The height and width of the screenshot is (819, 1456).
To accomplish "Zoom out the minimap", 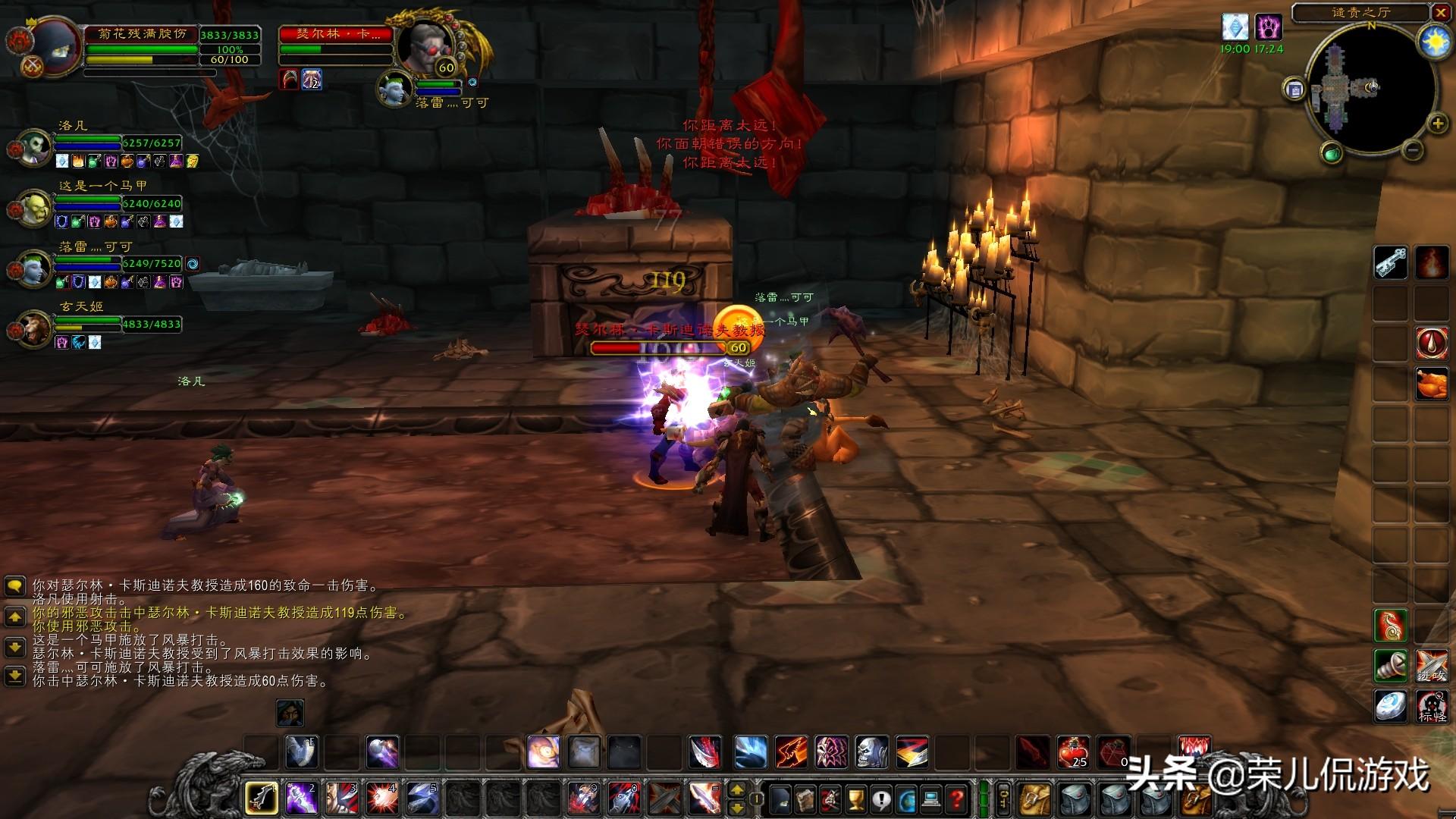I will click(x=1412, y=151).
